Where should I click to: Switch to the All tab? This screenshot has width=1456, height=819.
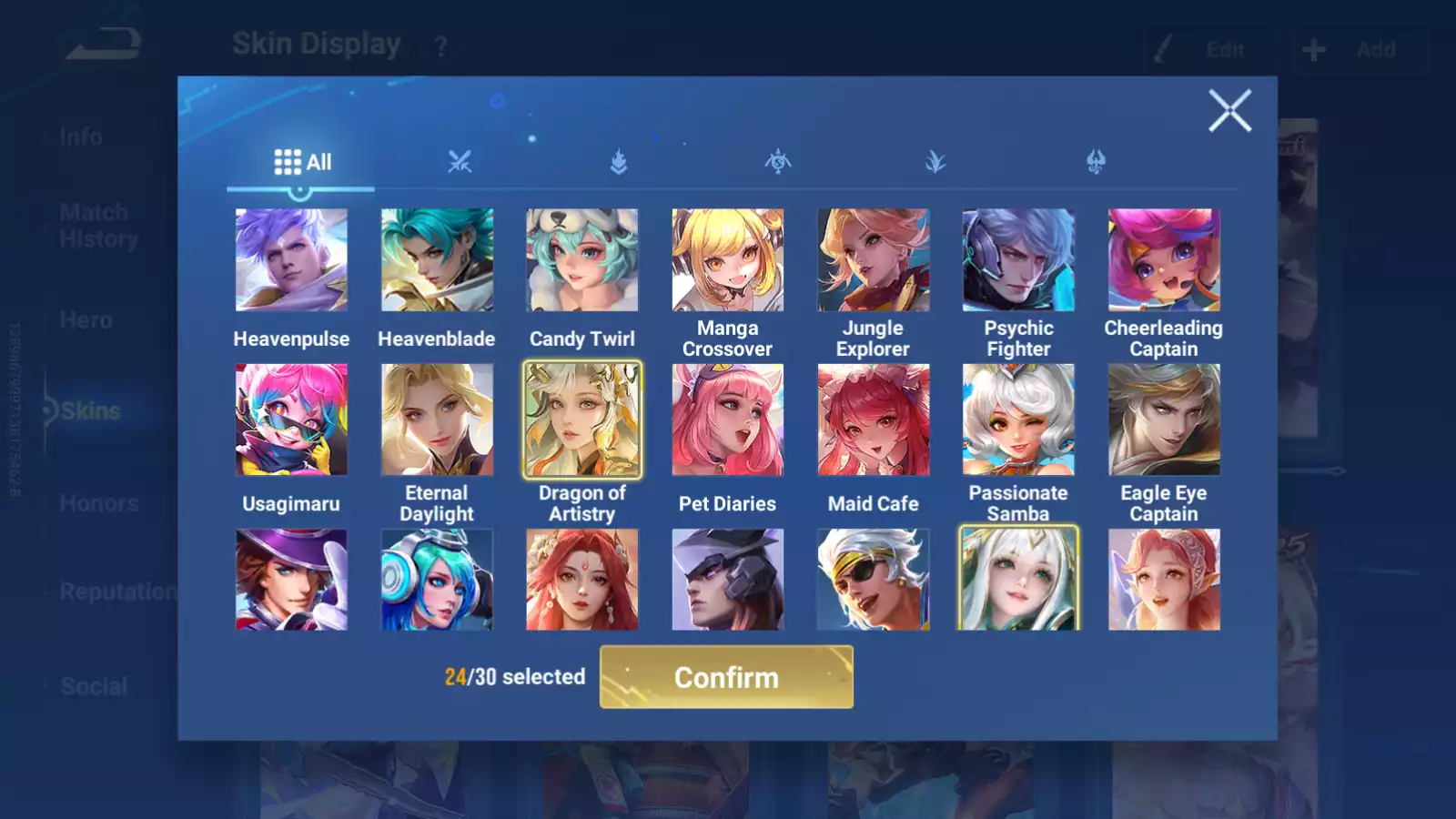pyautogui.click(x=300, y=162)
